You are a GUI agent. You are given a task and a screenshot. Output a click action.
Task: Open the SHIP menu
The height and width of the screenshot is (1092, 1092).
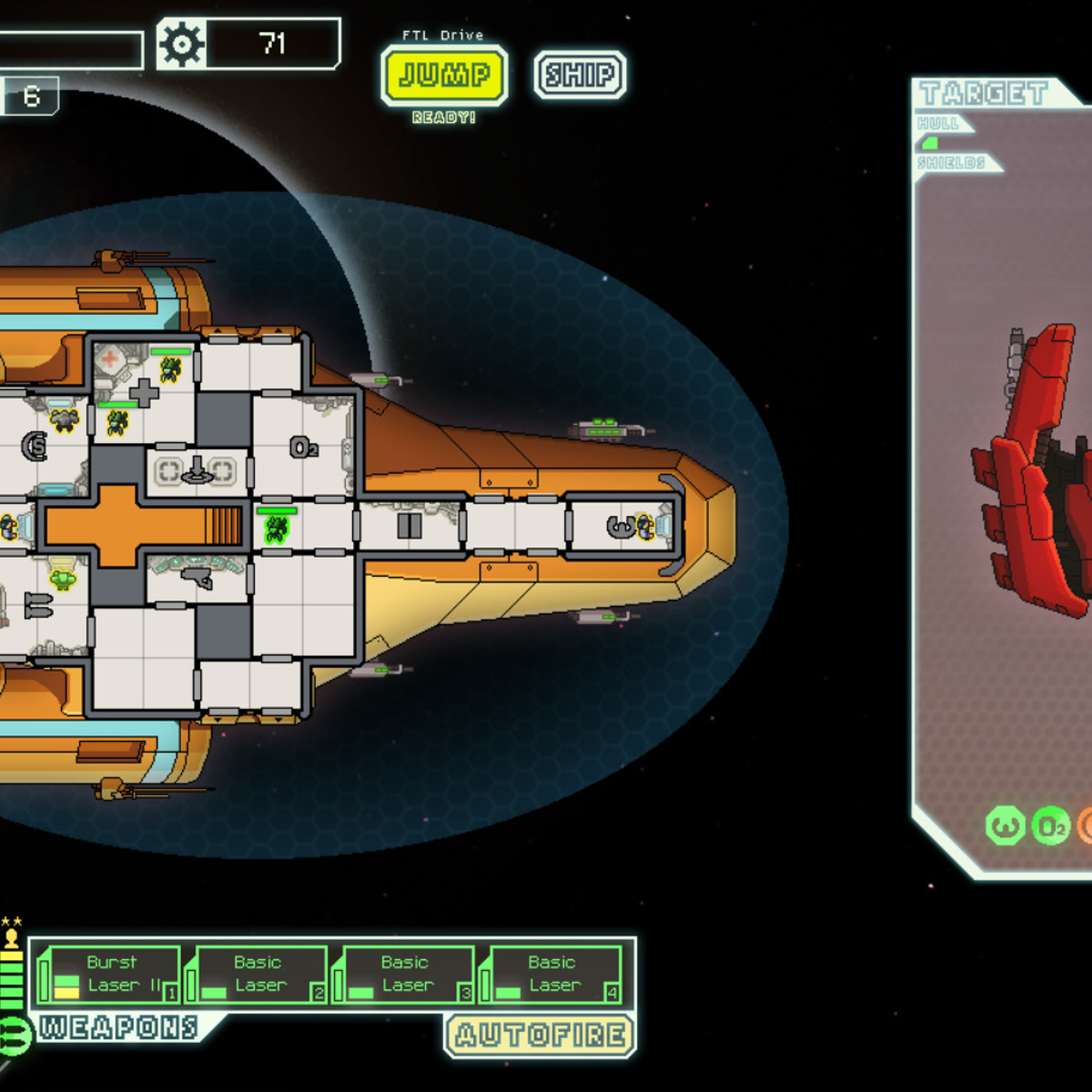[580, 75]
